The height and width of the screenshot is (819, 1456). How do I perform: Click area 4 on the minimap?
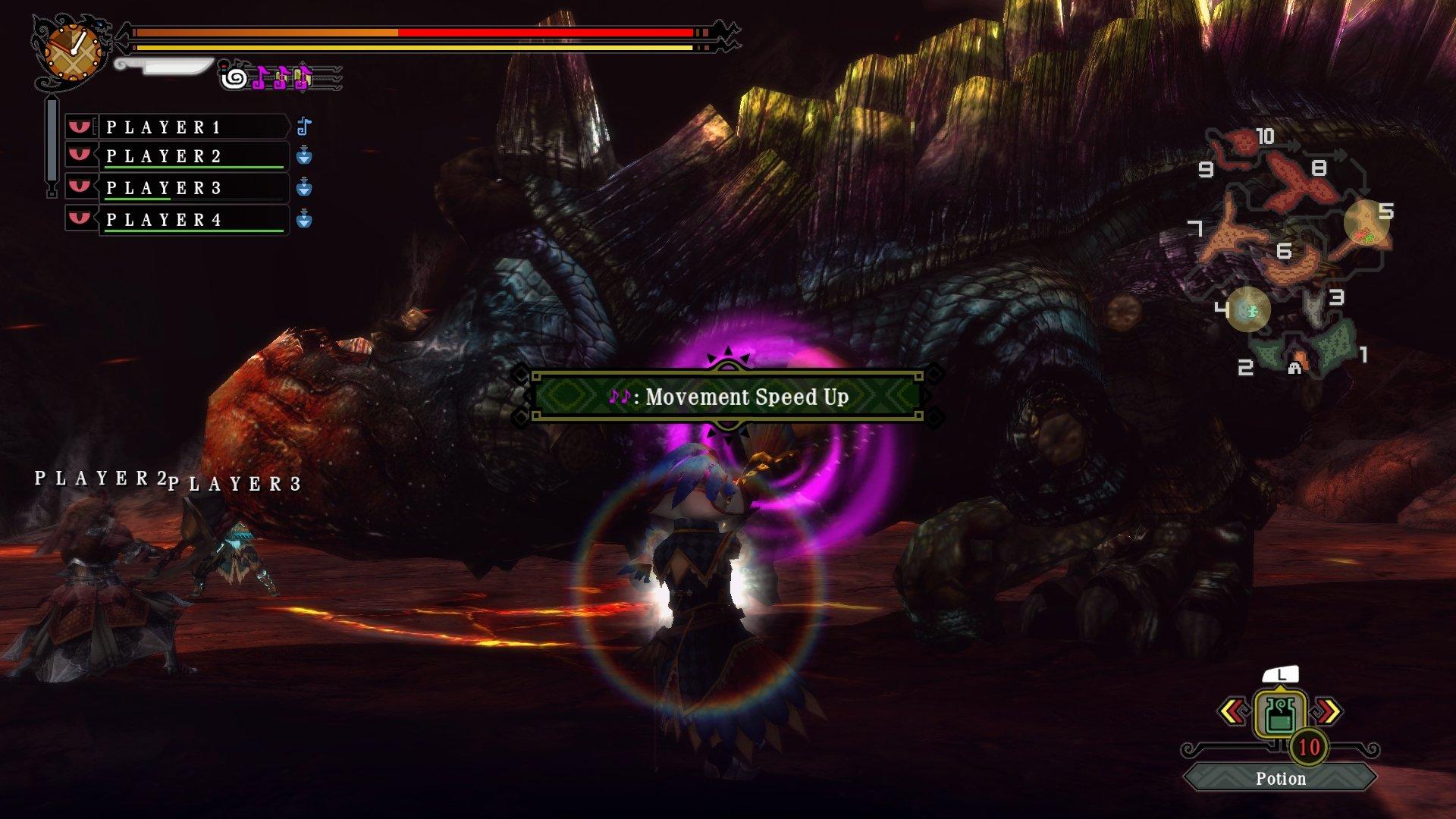click(1248, 309)
